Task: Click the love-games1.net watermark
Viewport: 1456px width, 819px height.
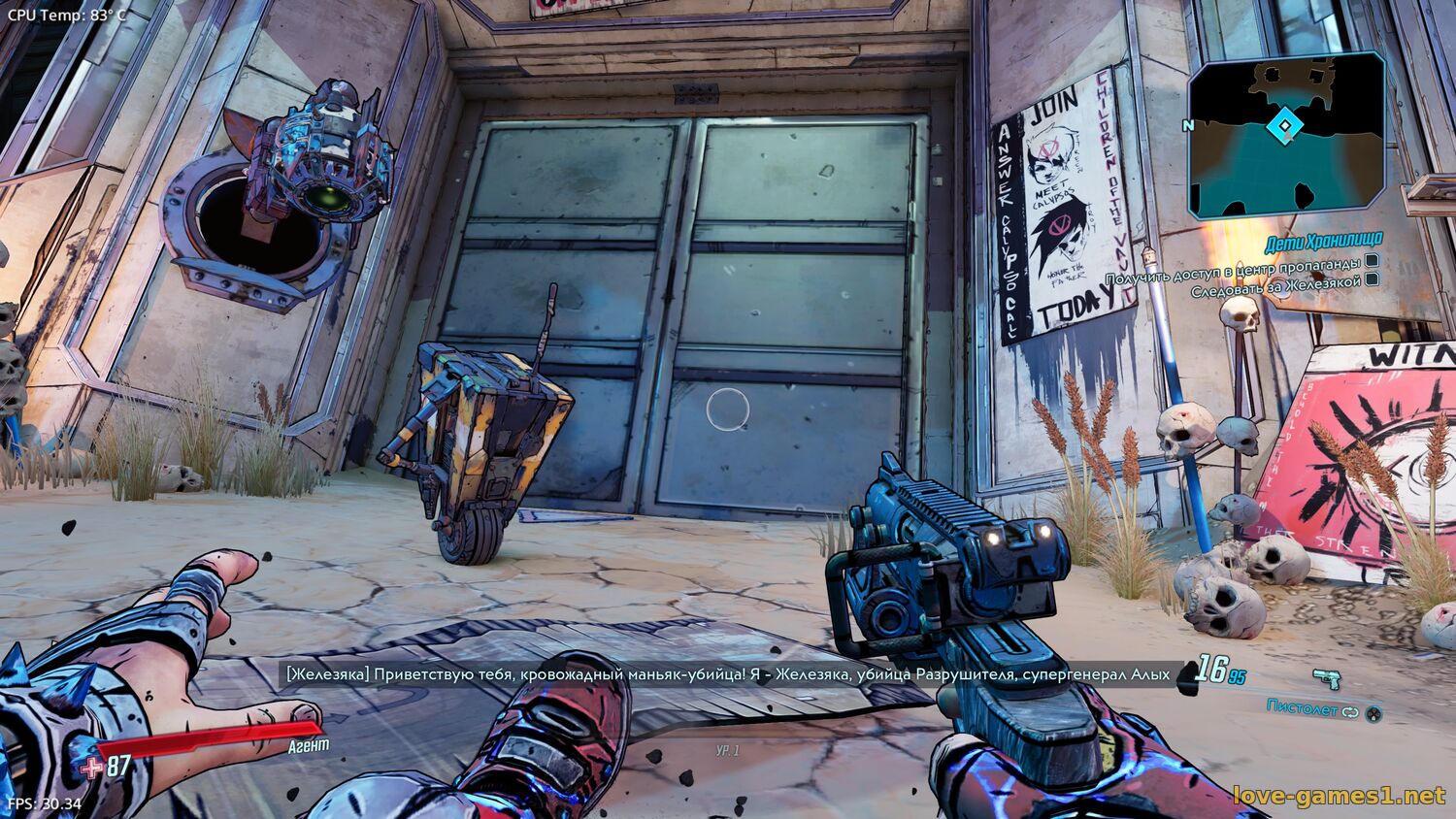Action: [x=1339, y=797]
